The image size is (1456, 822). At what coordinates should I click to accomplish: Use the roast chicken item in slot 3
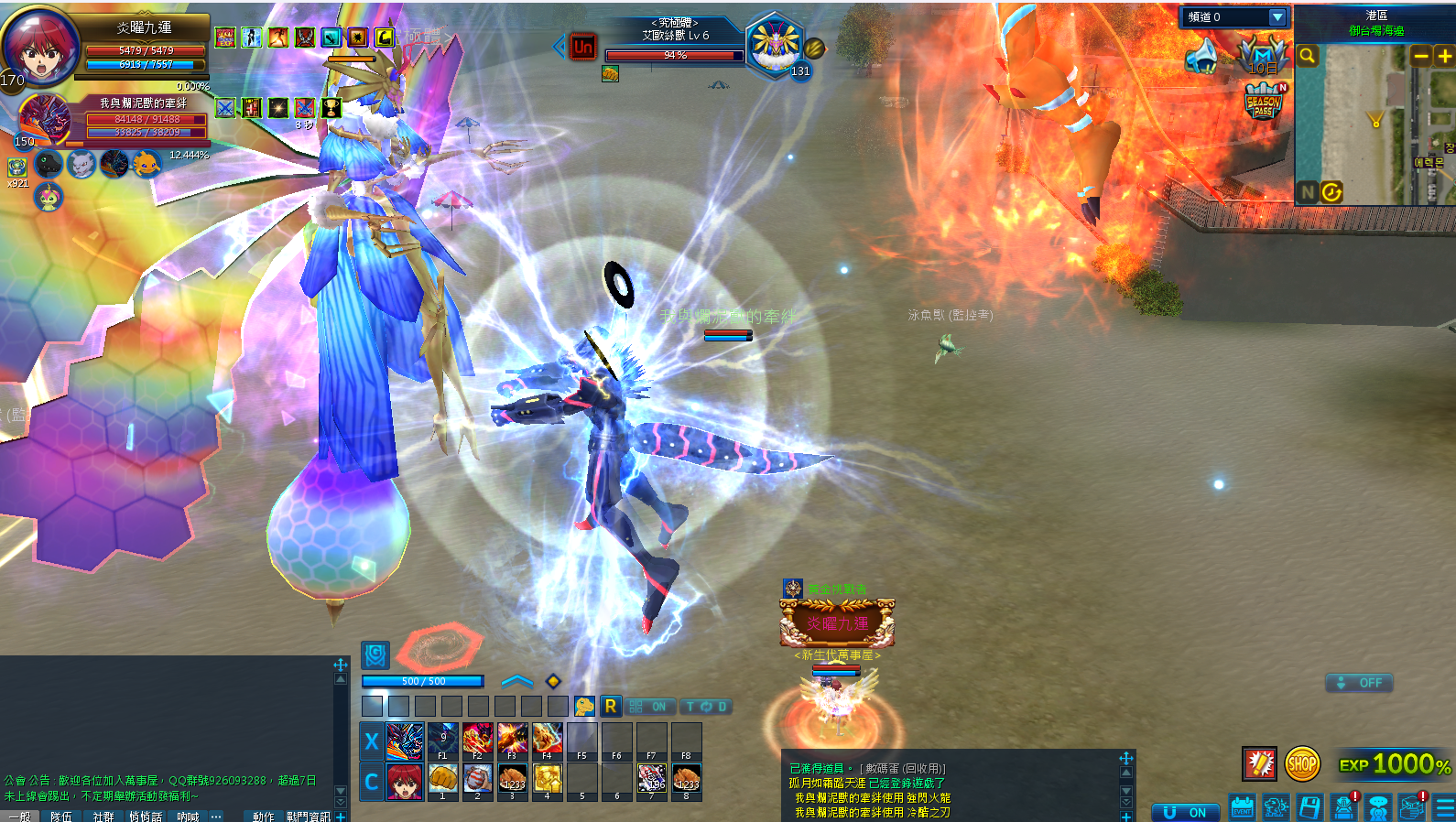tap(512, 779)
